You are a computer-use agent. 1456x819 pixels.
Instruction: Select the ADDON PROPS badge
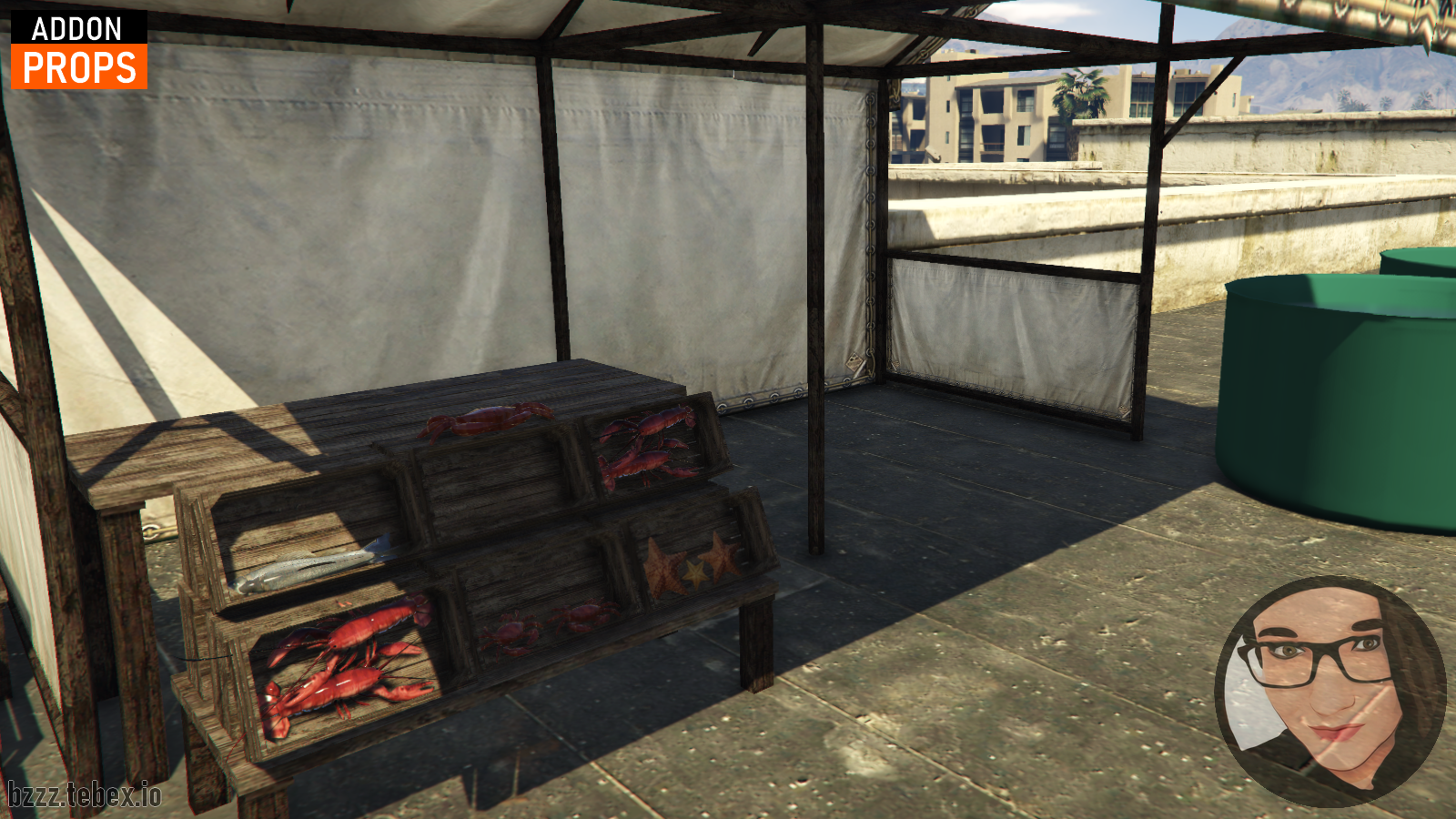79,51
